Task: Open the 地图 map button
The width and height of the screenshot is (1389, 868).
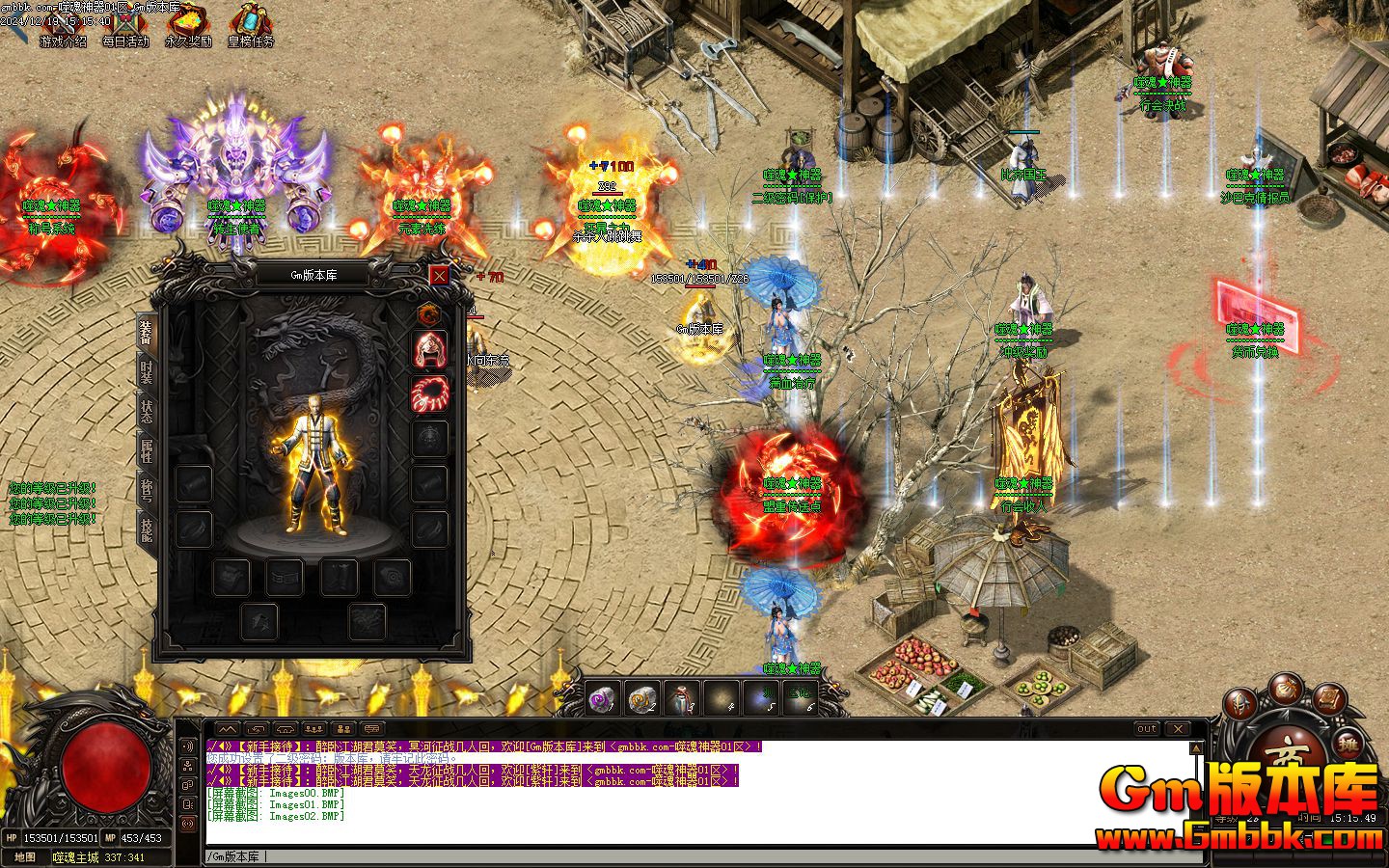Action: click(25, 857)
